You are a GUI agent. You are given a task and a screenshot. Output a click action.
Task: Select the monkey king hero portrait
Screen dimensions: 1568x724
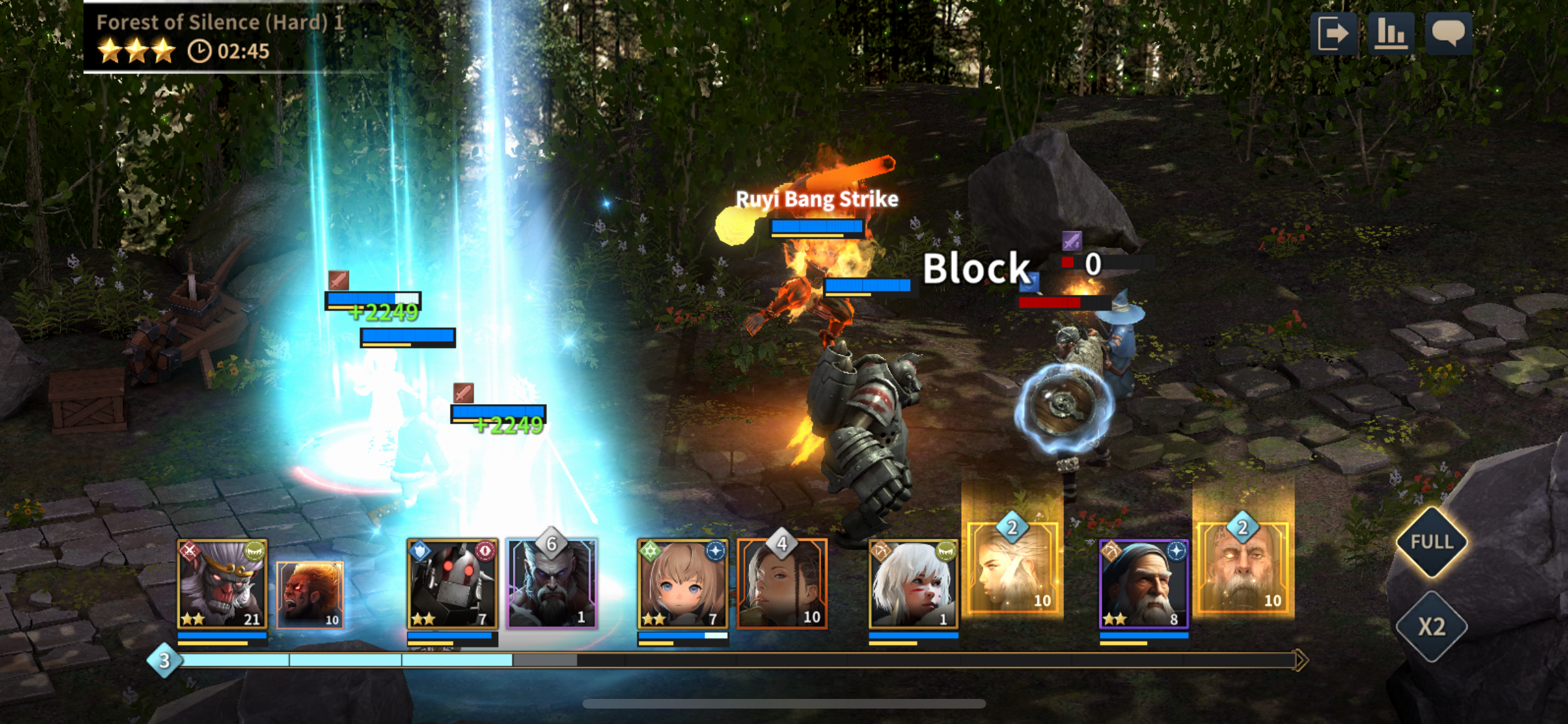click(222, 584)
